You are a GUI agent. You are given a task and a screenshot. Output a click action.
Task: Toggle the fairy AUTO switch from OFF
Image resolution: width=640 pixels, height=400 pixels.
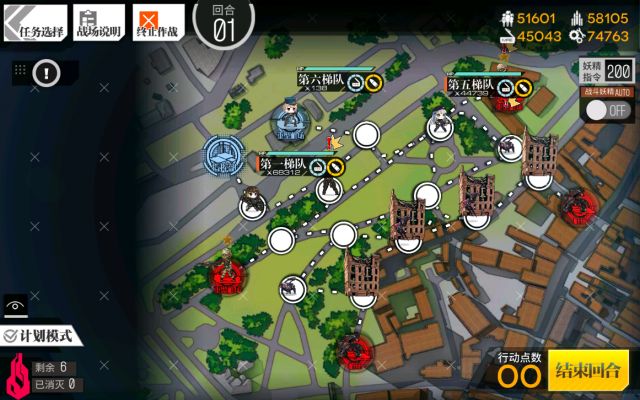tap(605, 110)
